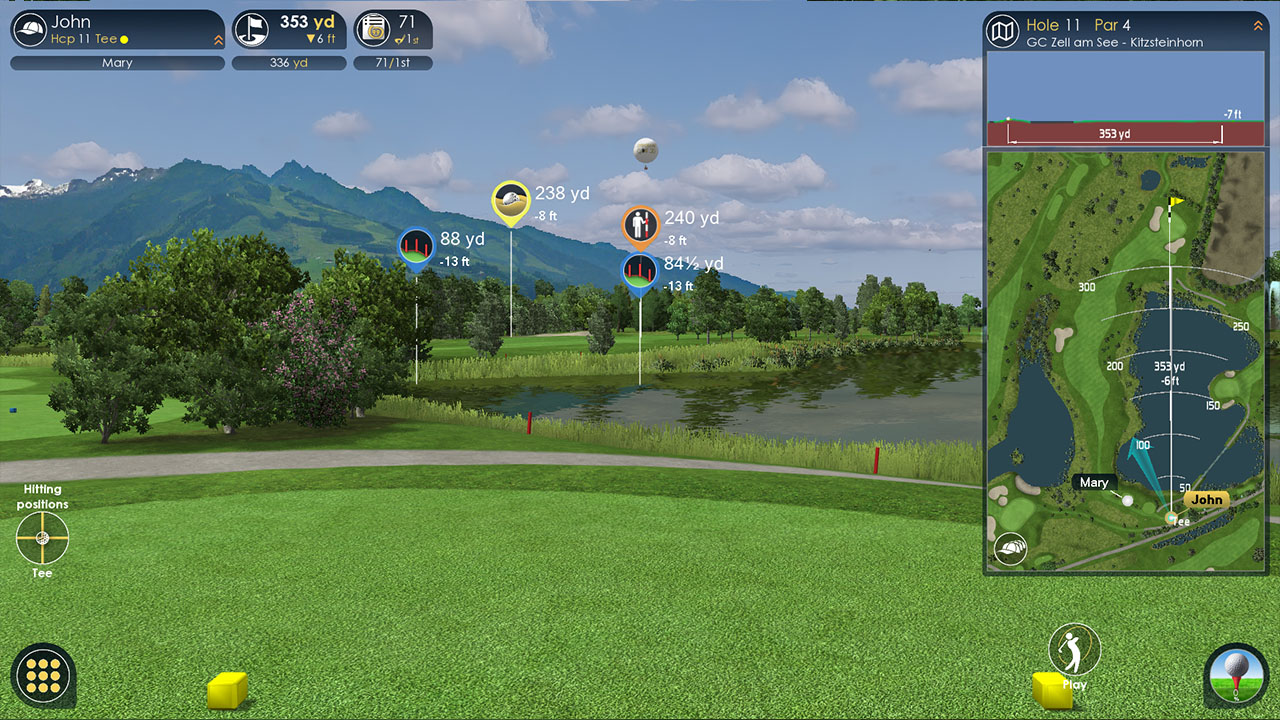This screenshot has height=720, width=1280.
Task: Select the 238 yd bunker marker
Action: click(511, 201)
